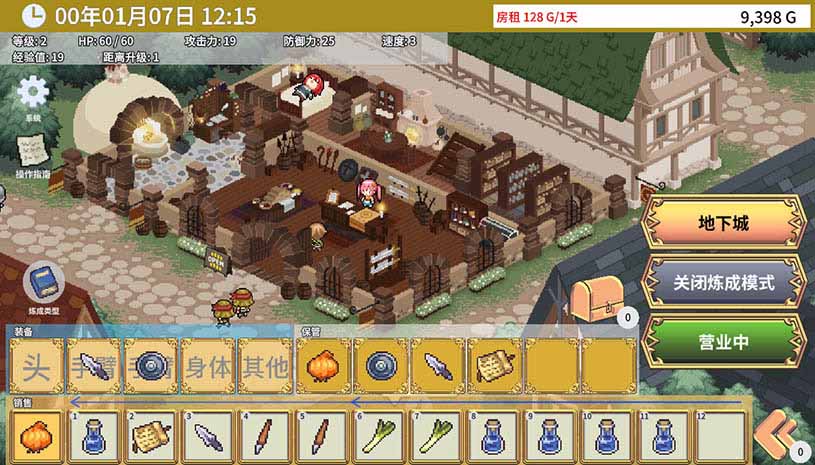Toggle the green 营业中 shop status button

pos(723,342)
